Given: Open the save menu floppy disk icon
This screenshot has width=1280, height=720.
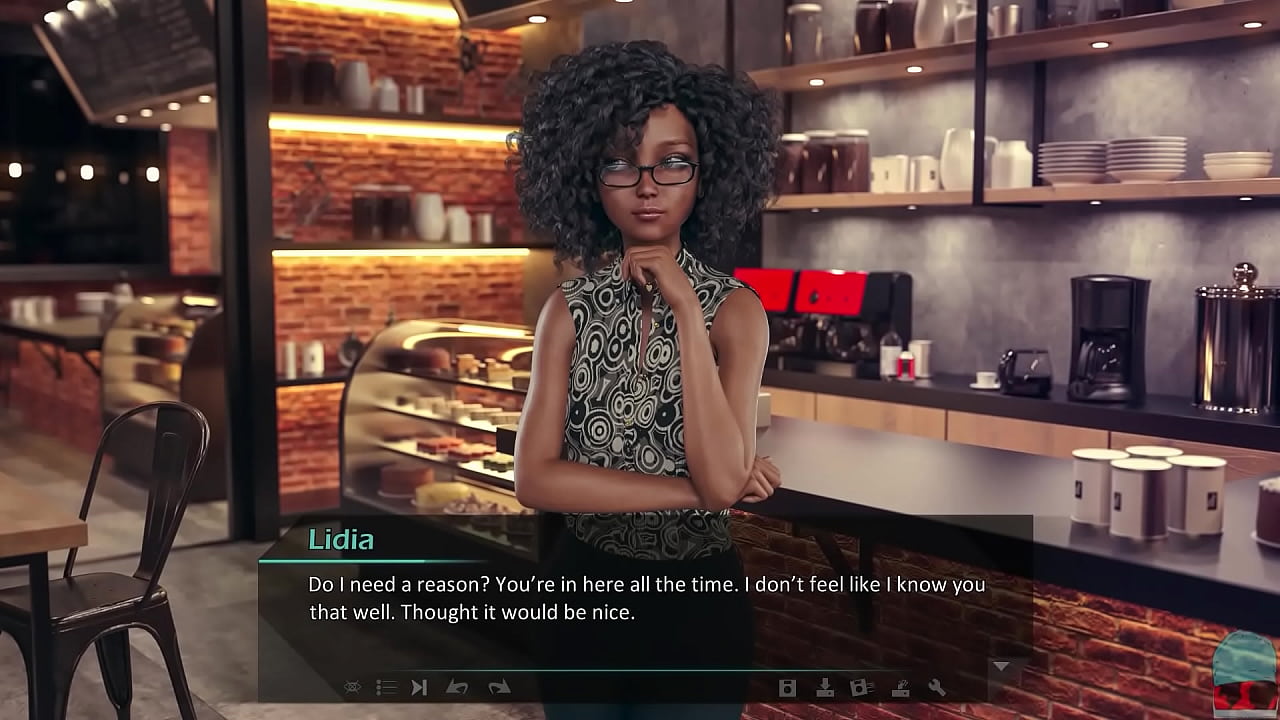Looking at the screenshot, I should (787, 687).
